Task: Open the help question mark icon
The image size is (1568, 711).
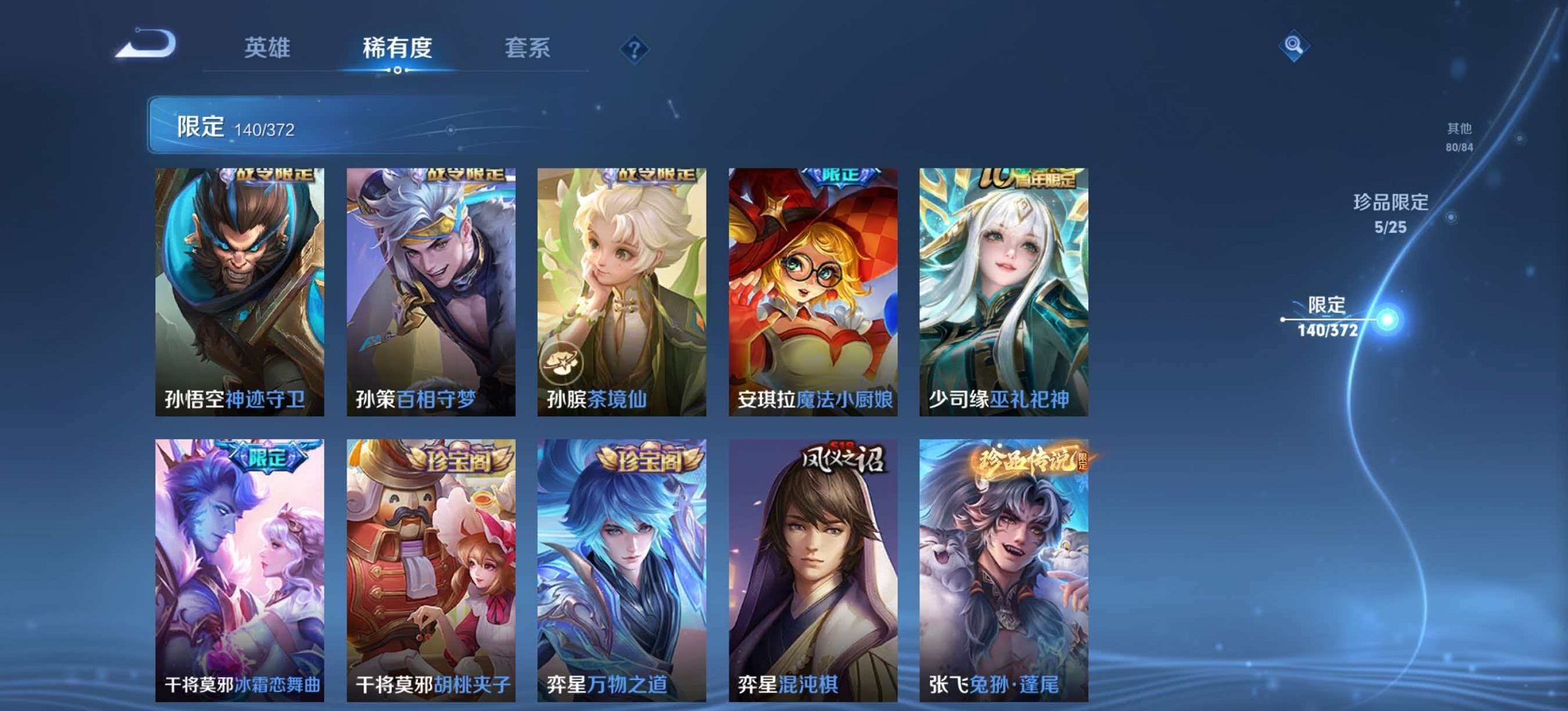Action: click(633, 48)
